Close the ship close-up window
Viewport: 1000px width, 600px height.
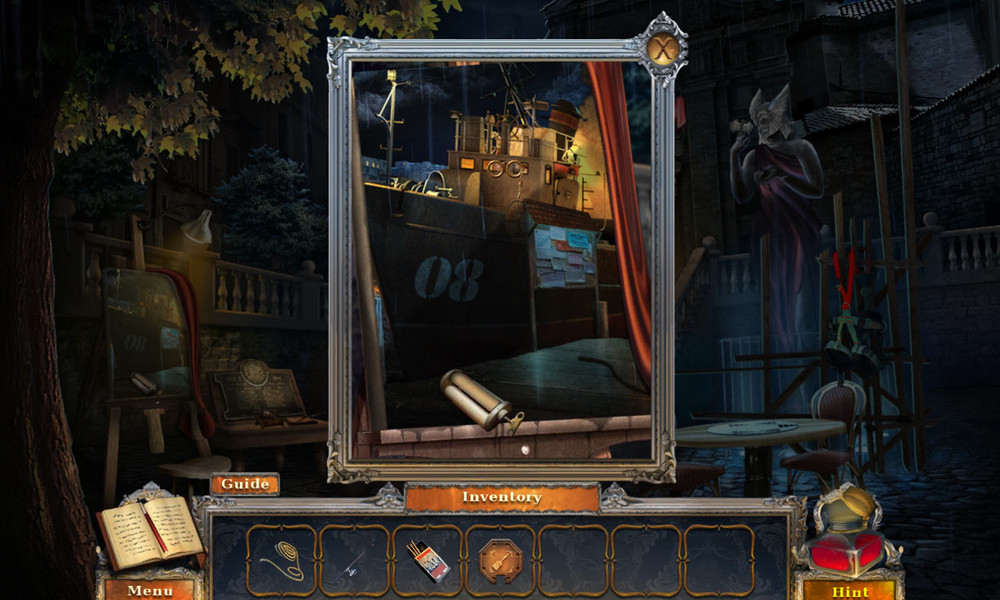click(663, 47)
